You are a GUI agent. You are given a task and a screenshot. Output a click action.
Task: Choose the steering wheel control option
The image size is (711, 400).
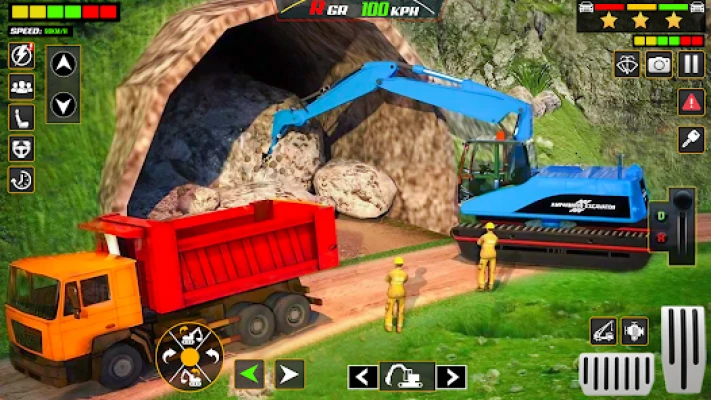tap(21, 148)
